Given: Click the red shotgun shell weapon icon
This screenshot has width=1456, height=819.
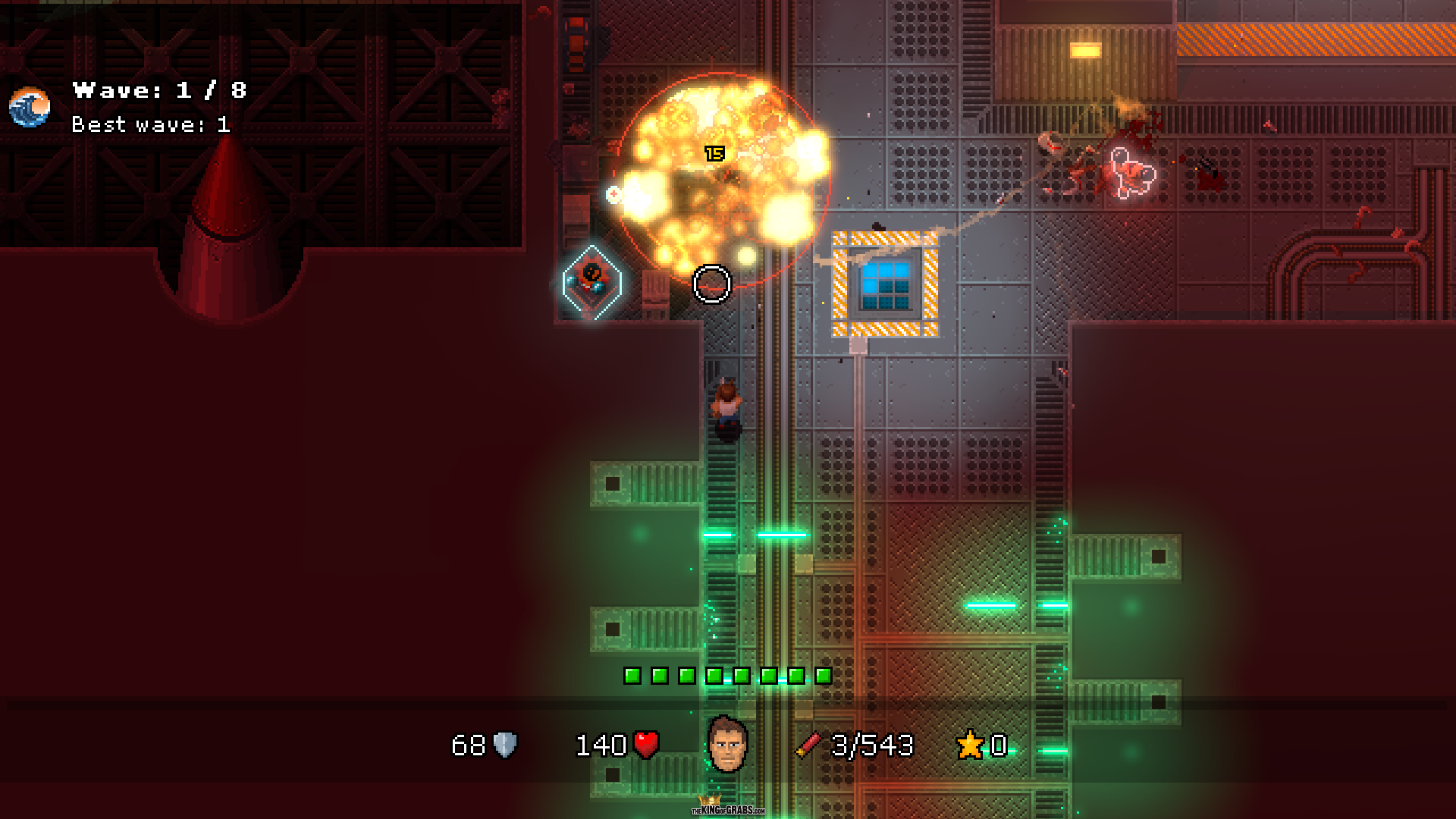Looking at the screenshot, I should click(x=808, y=745).
